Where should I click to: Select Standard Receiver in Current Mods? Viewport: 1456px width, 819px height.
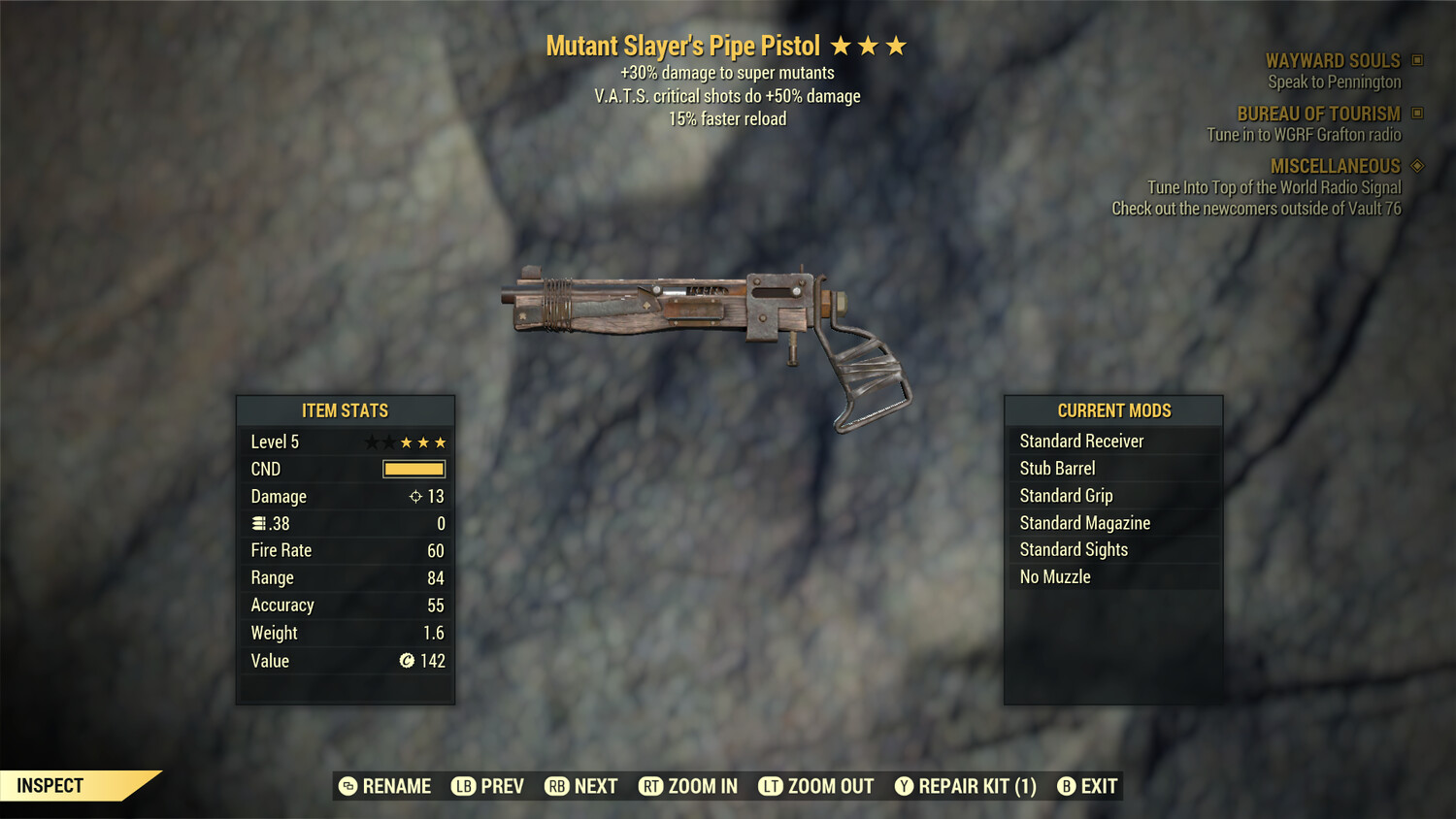[1081, 441]
